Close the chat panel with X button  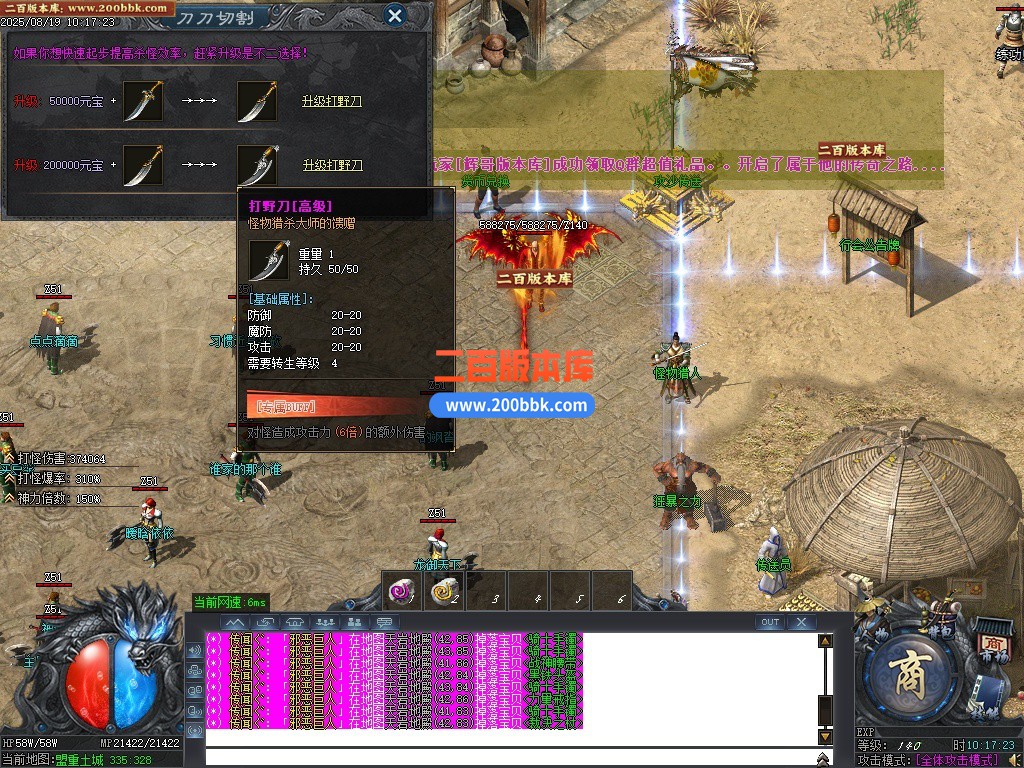pyautogui.click(x=801, y=622)
